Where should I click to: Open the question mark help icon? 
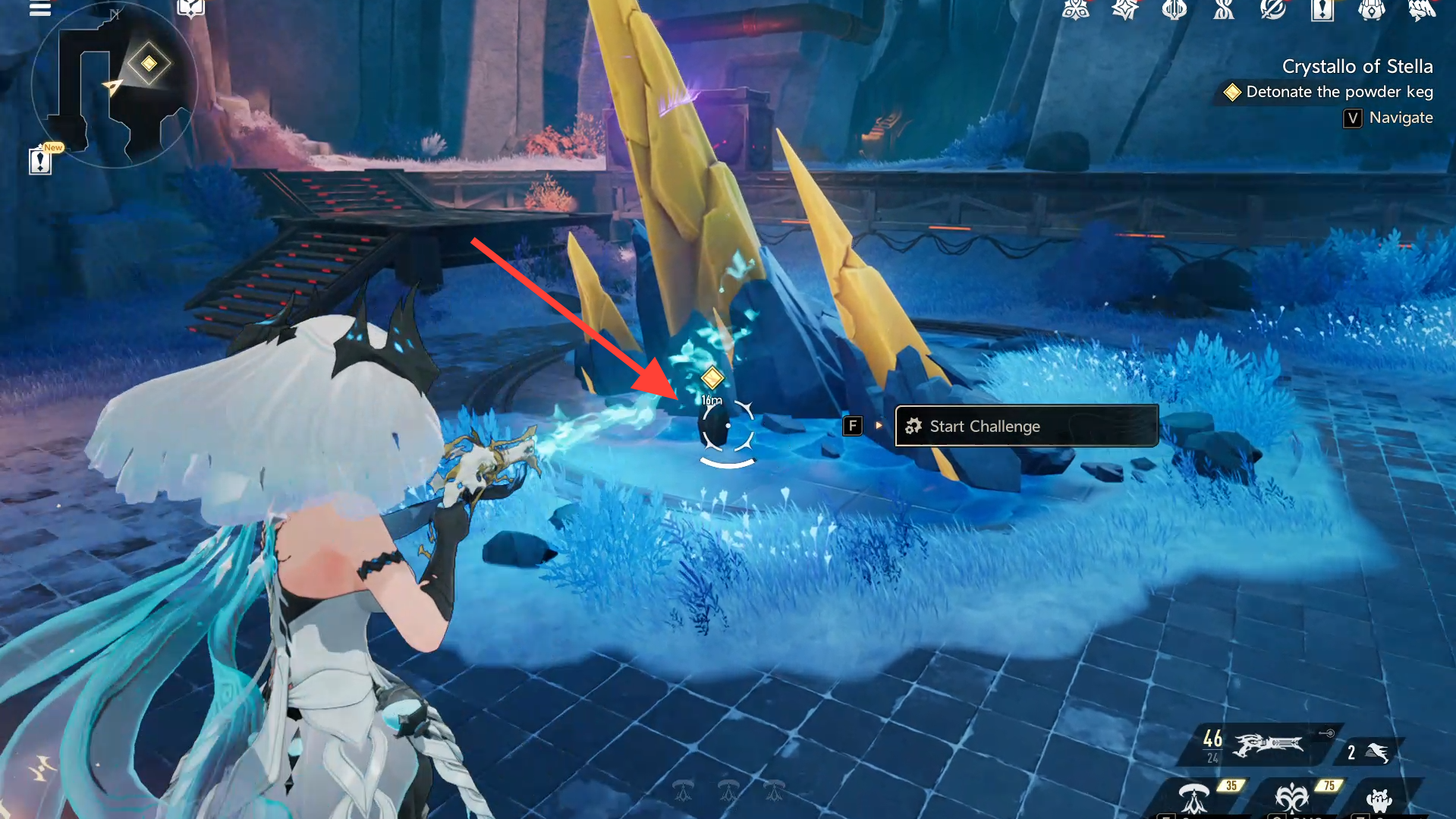click(190, 8)
